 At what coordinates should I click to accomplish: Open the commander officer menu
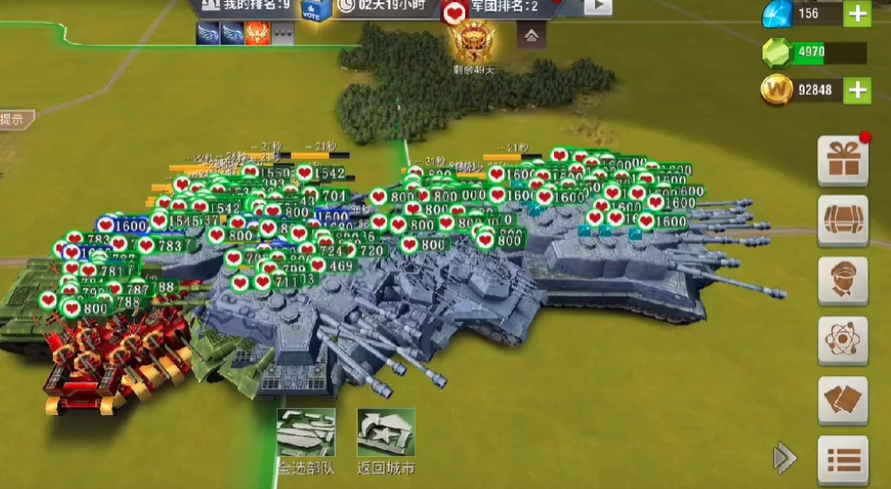point(842,281)
